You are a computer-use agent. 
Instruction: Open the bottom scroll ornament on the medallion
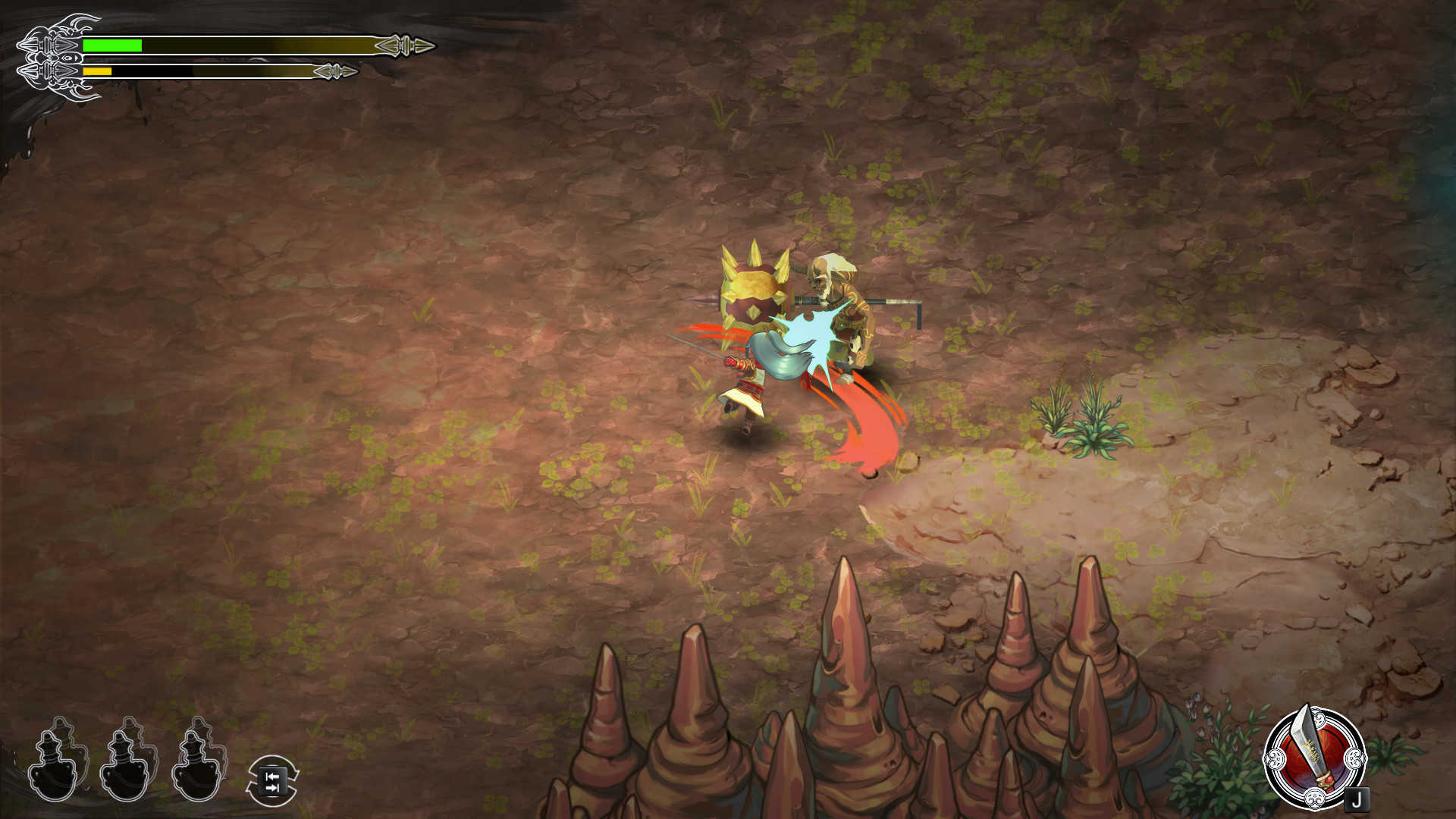click(1316, 800)
